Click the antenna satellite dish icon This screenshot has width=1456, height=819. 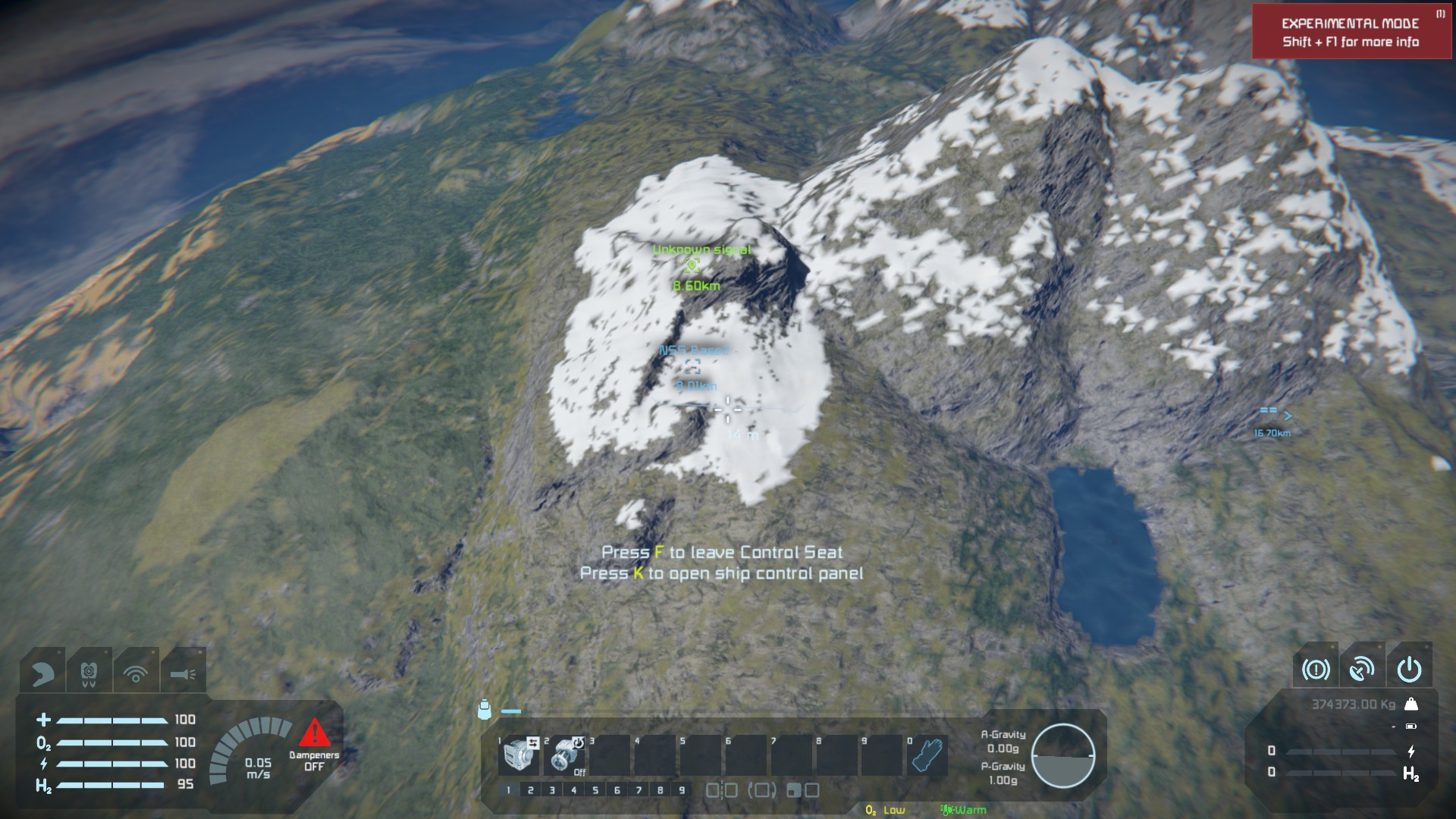tap(1362, 669)
